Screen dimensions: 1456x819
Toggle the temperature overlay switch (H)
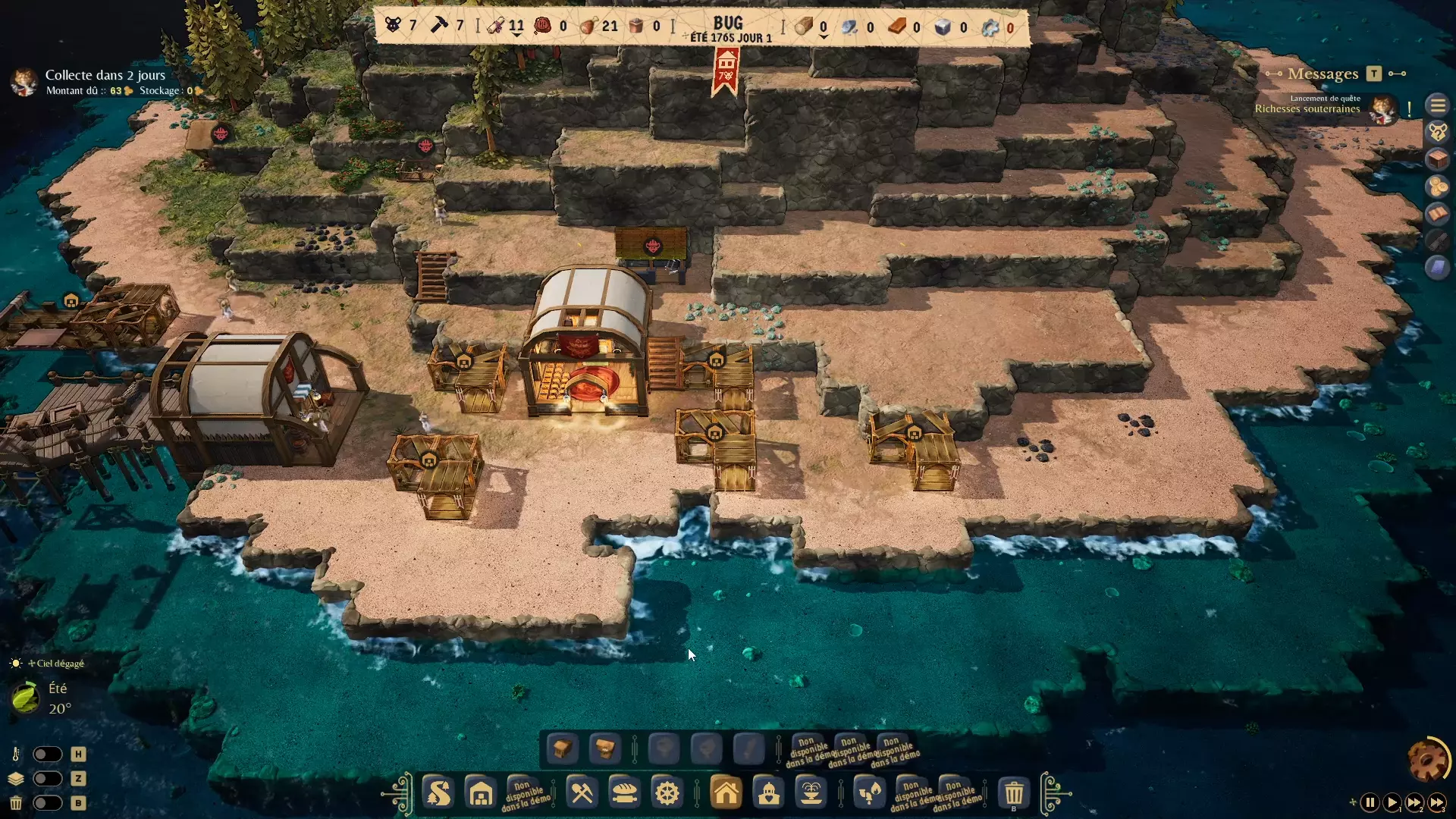point(49,755)
